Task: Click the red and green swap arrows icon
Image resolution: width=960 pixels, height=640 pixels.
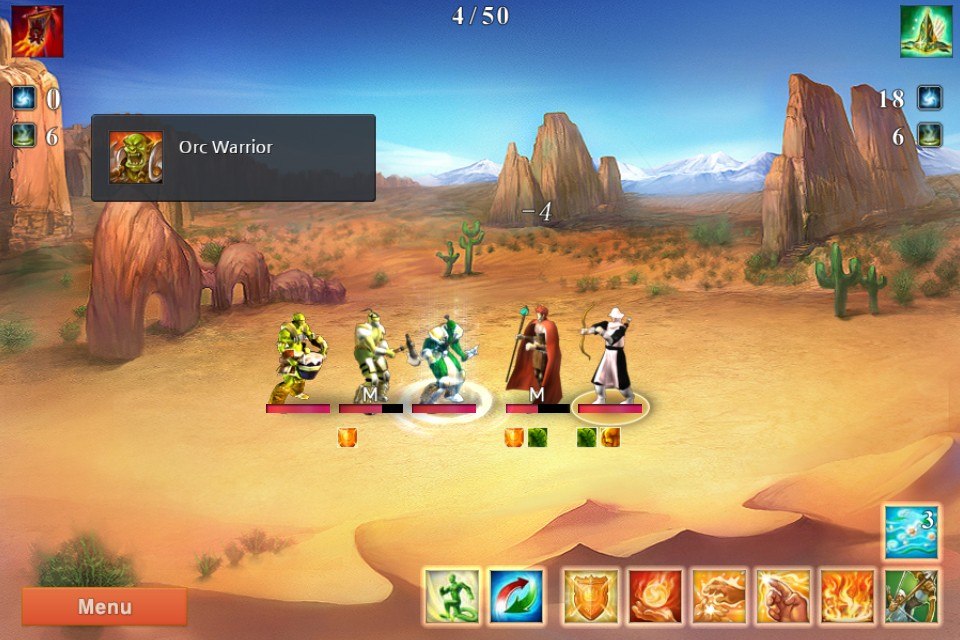Action: [x=516, y=596]
